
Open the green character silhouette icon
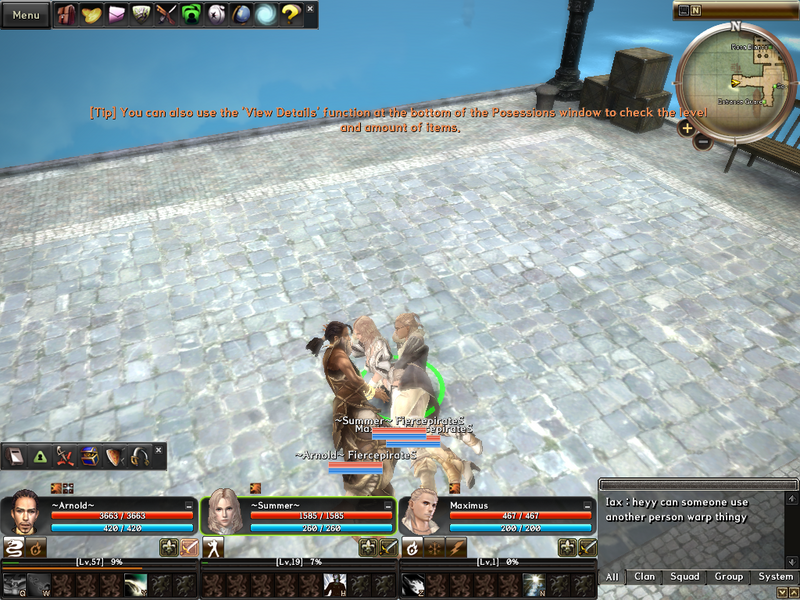191,14
